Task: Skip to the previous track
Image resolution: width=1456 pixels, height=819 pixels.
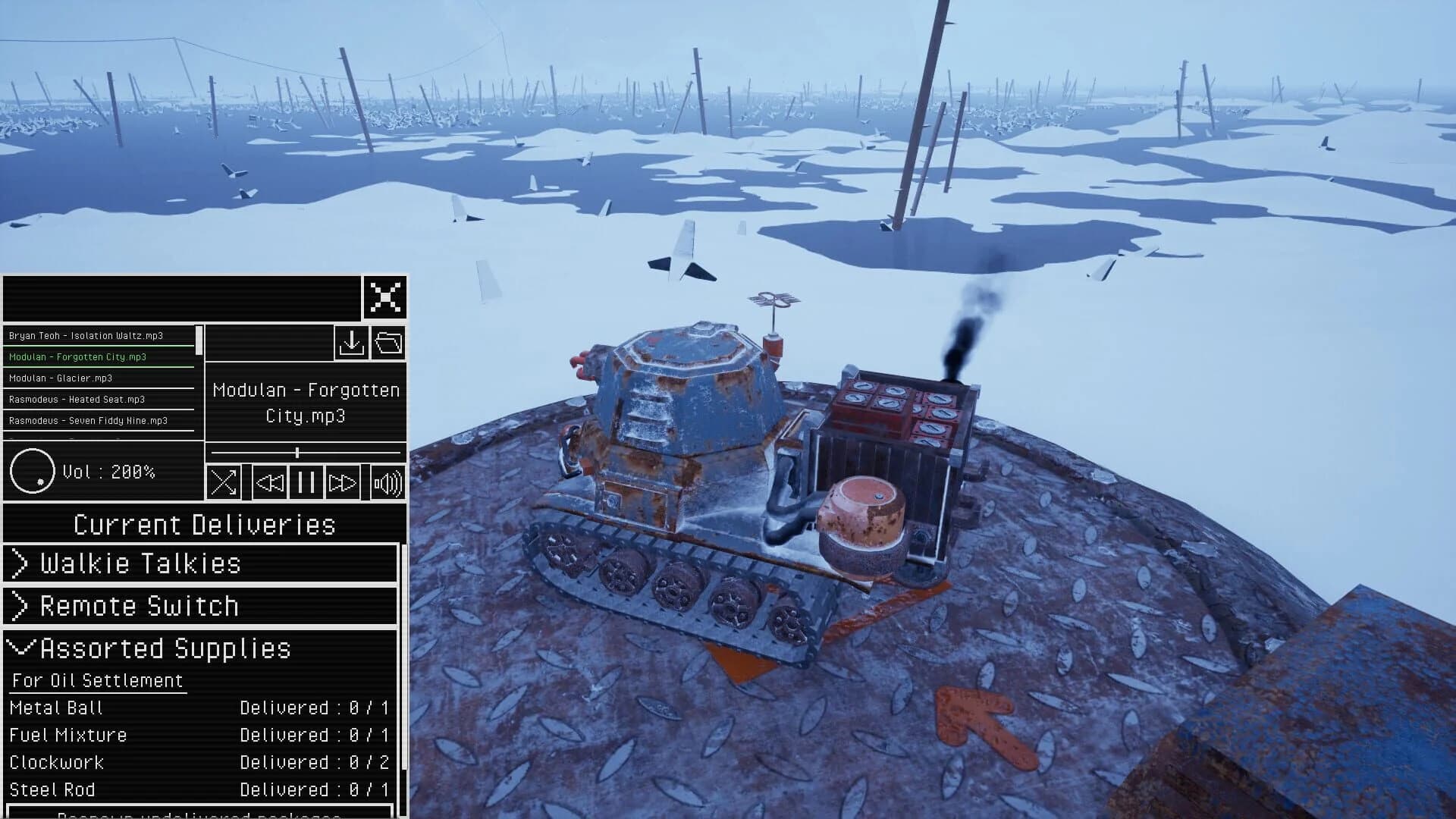Action: coord(271,482)
